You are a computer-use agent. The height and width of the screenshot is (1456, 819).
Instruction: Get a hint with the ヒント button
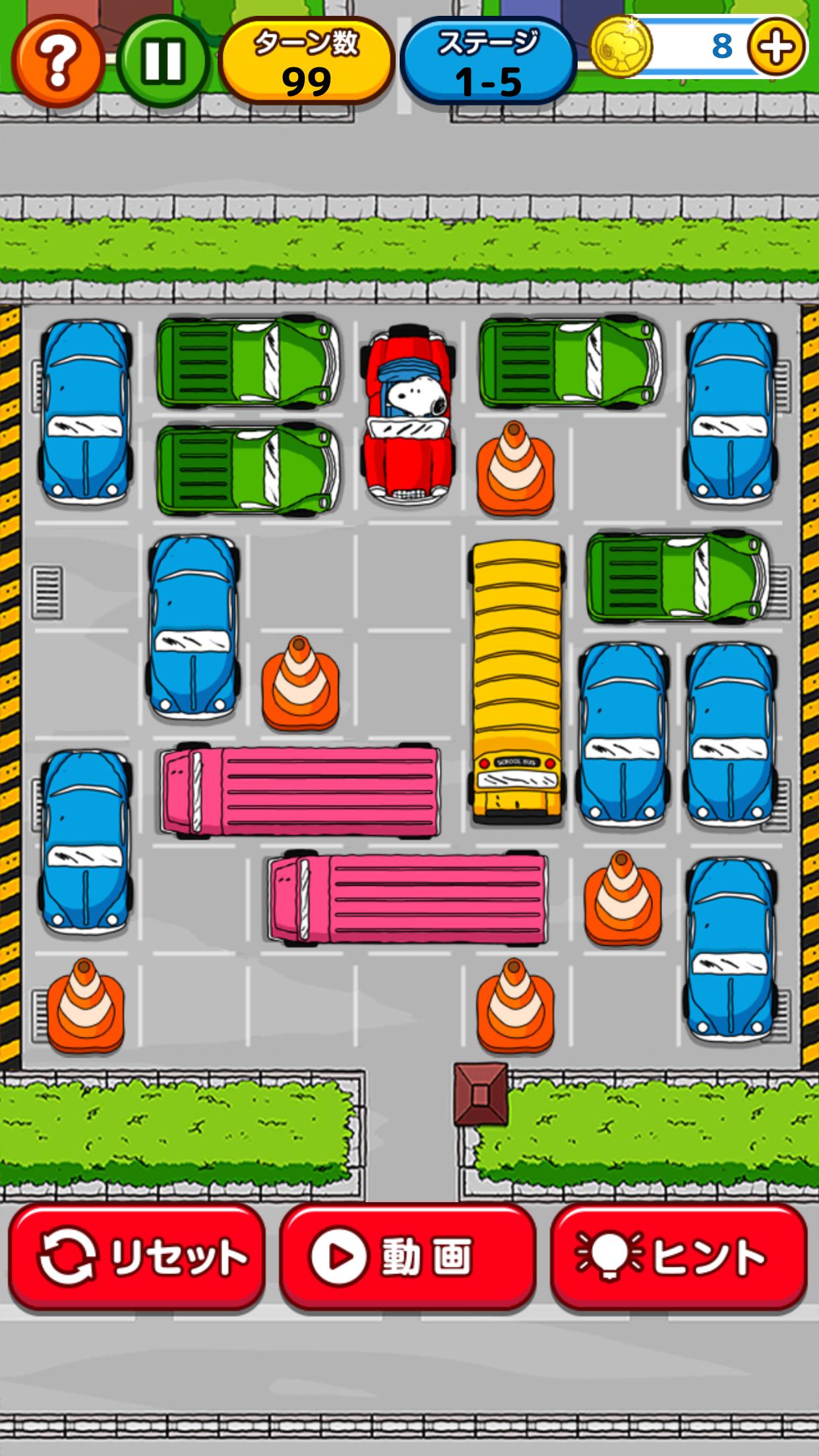[x=679, y=1258]
